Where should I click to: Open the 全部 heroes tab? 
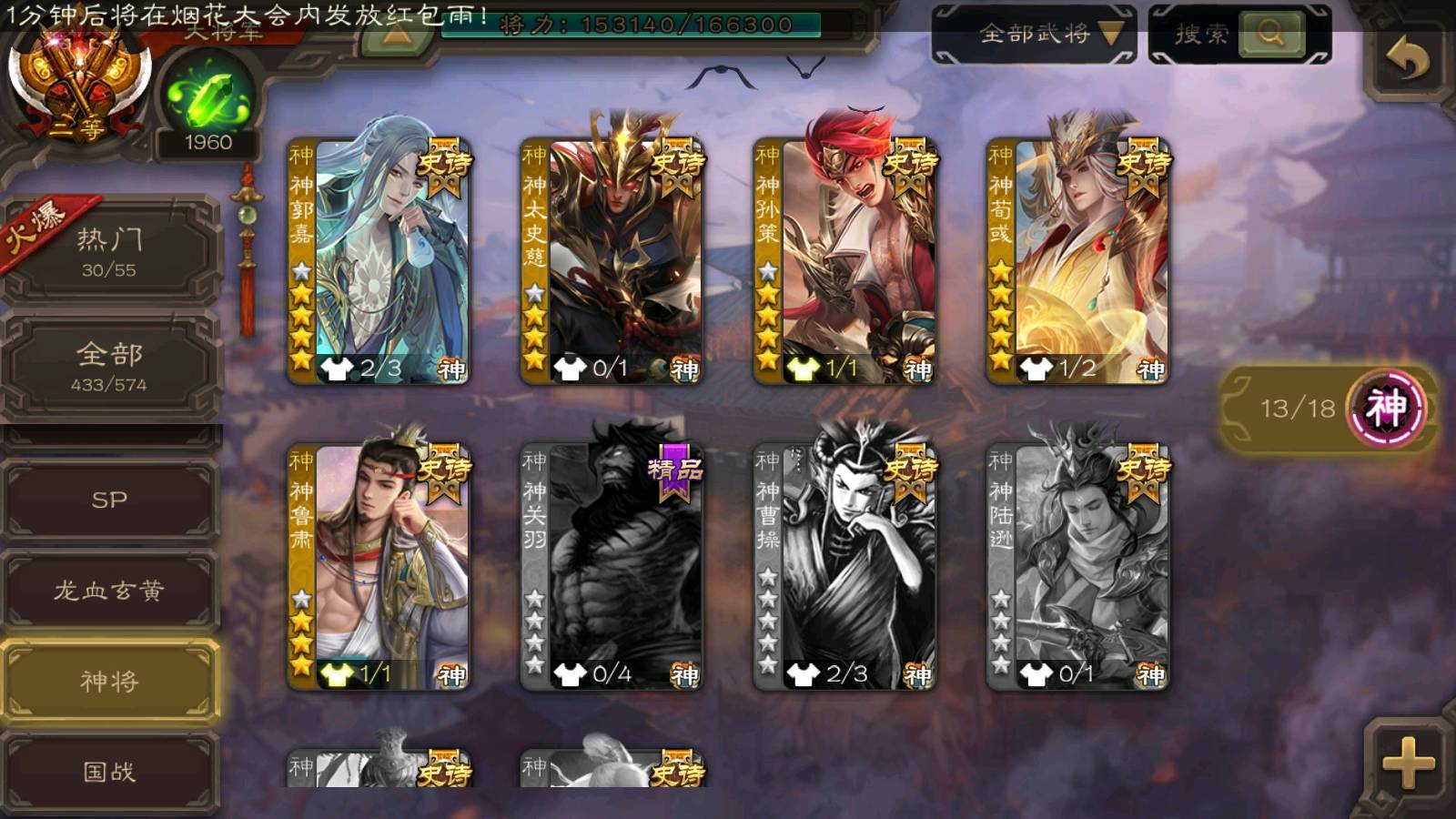click(x=109, y=365)
